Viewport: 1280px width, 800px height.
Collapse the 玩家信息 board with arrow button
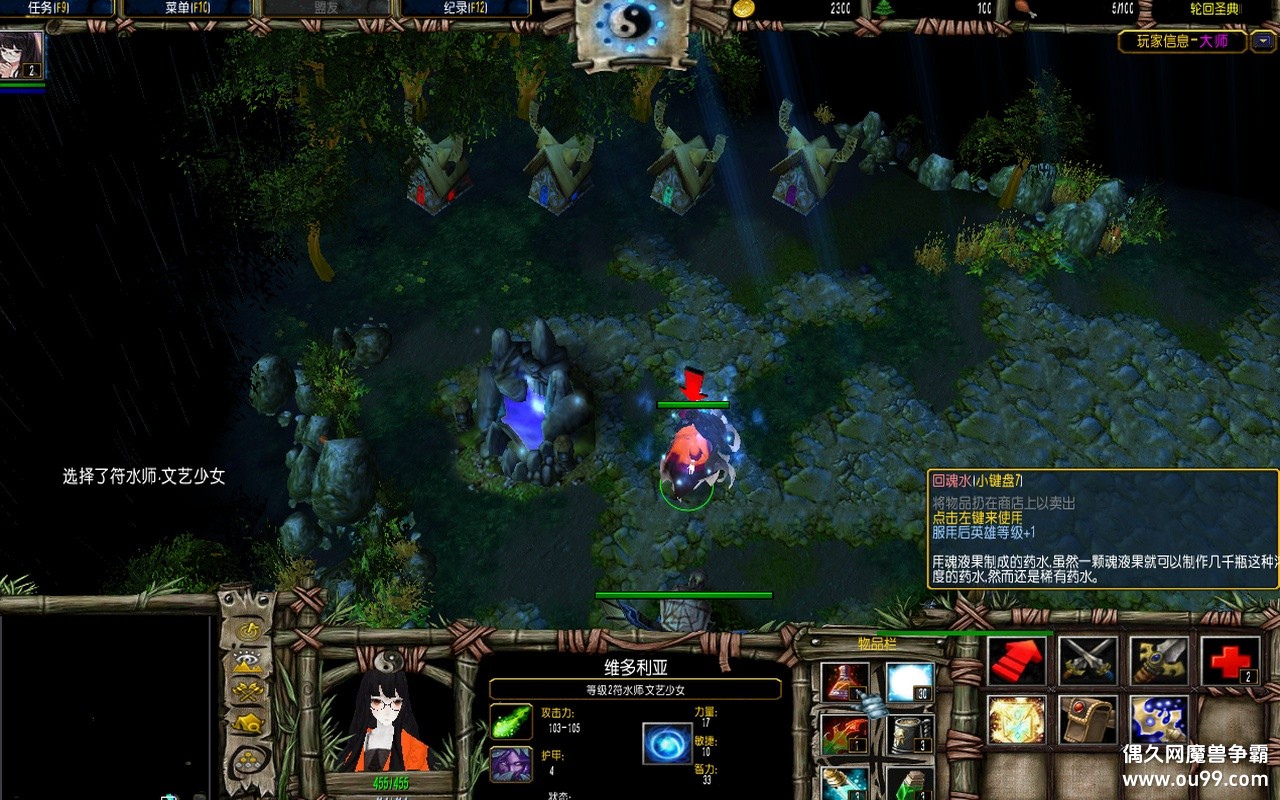(1264, 42)
